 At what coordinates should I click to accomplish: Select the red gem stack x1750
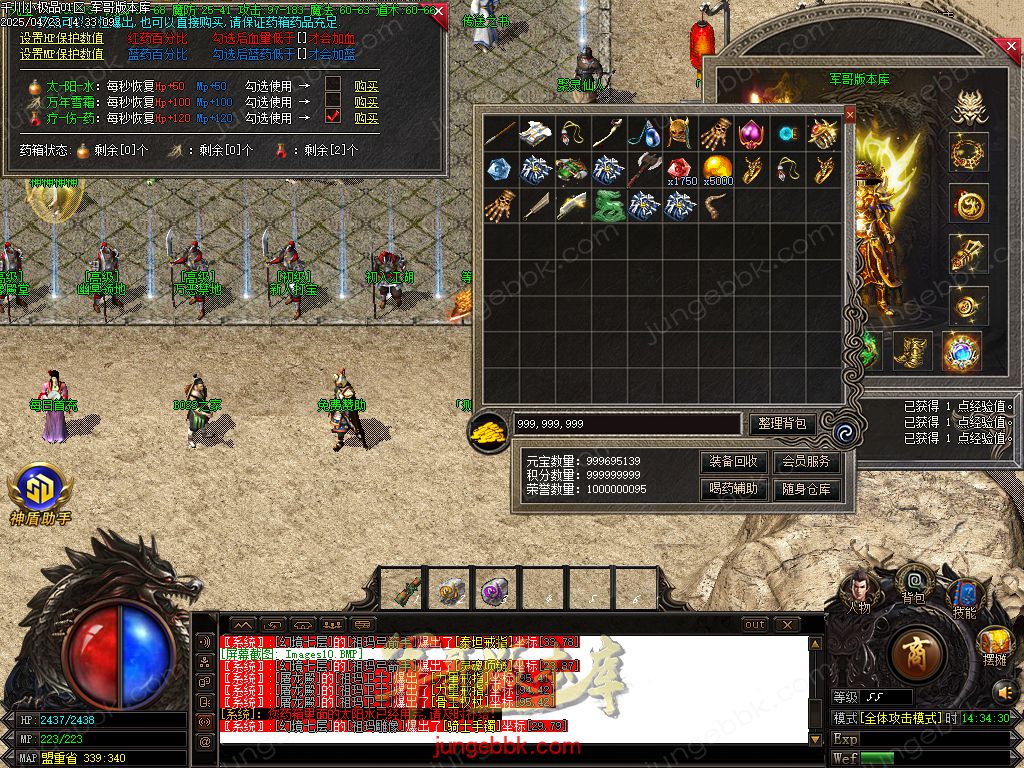tap(682, 169)
